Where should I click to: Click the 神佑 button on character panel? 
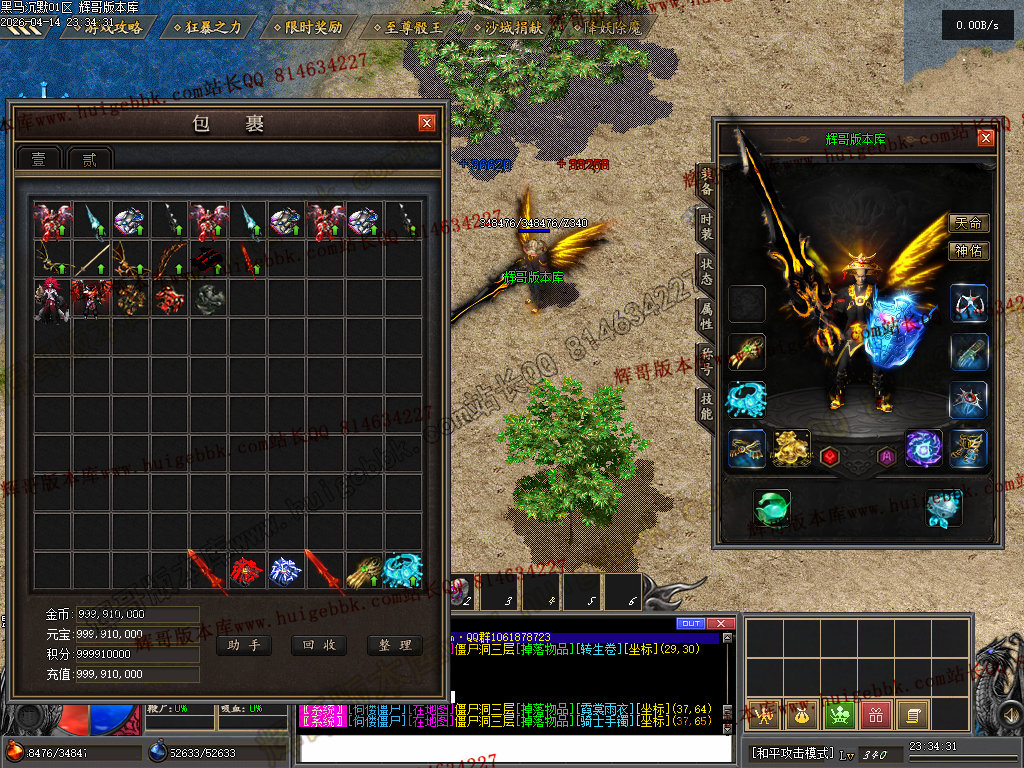coord(968,251)
